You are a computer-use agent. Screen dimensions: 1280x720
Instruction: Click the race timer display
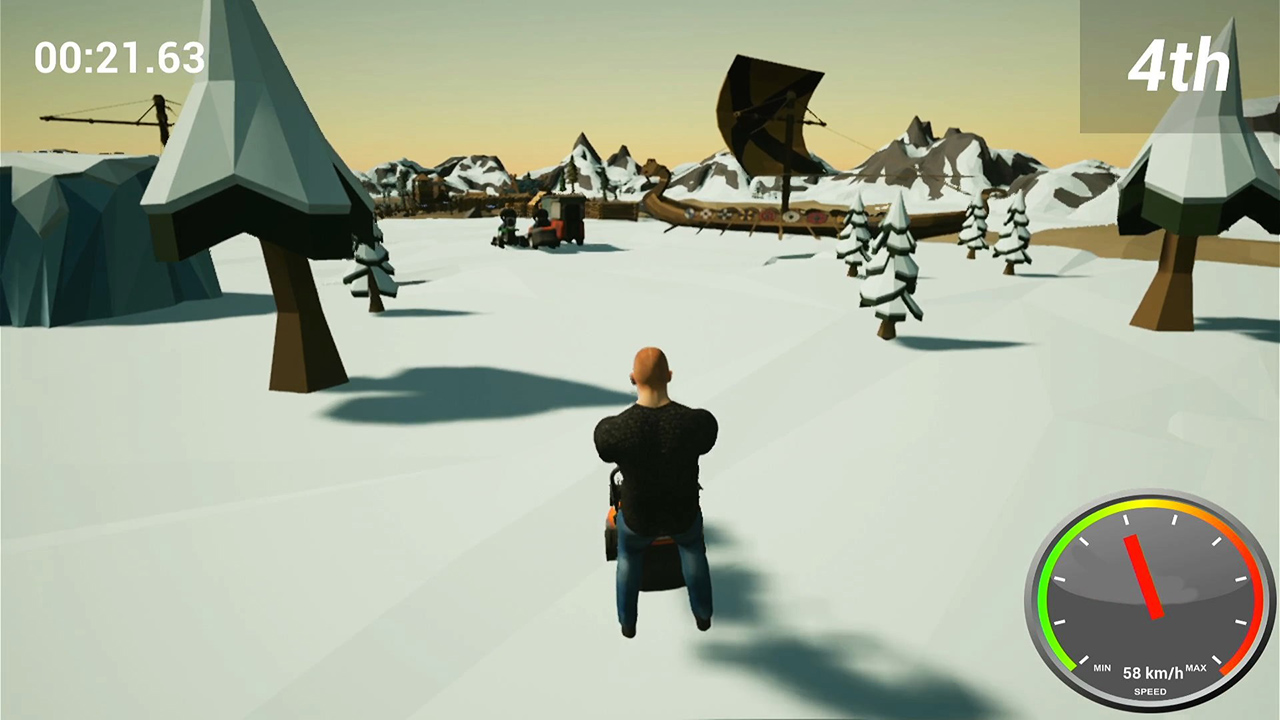[118, 59]
